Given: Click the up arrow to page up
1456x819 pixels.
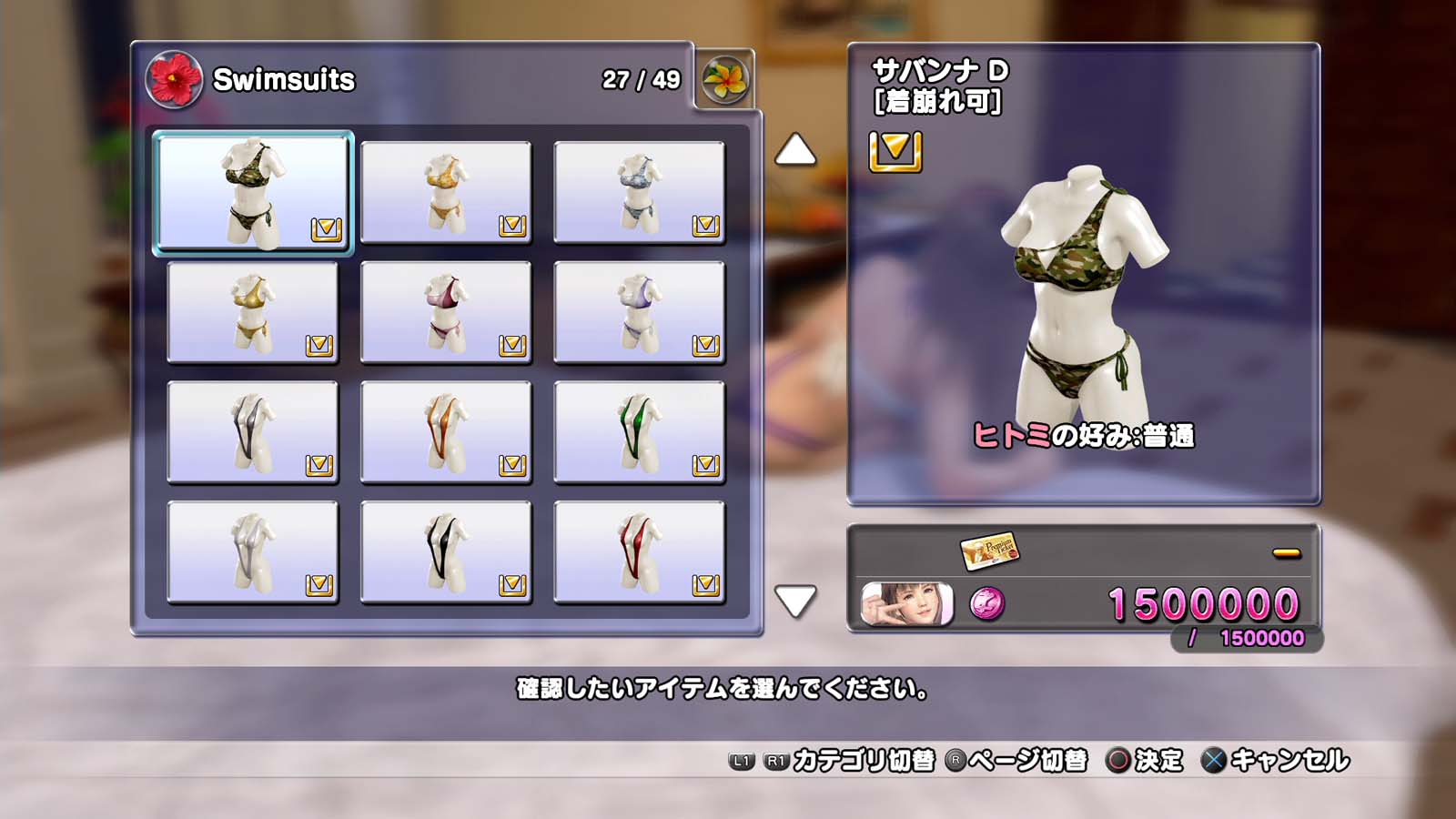Looking at the screenshot, I should tap(795, 150).
